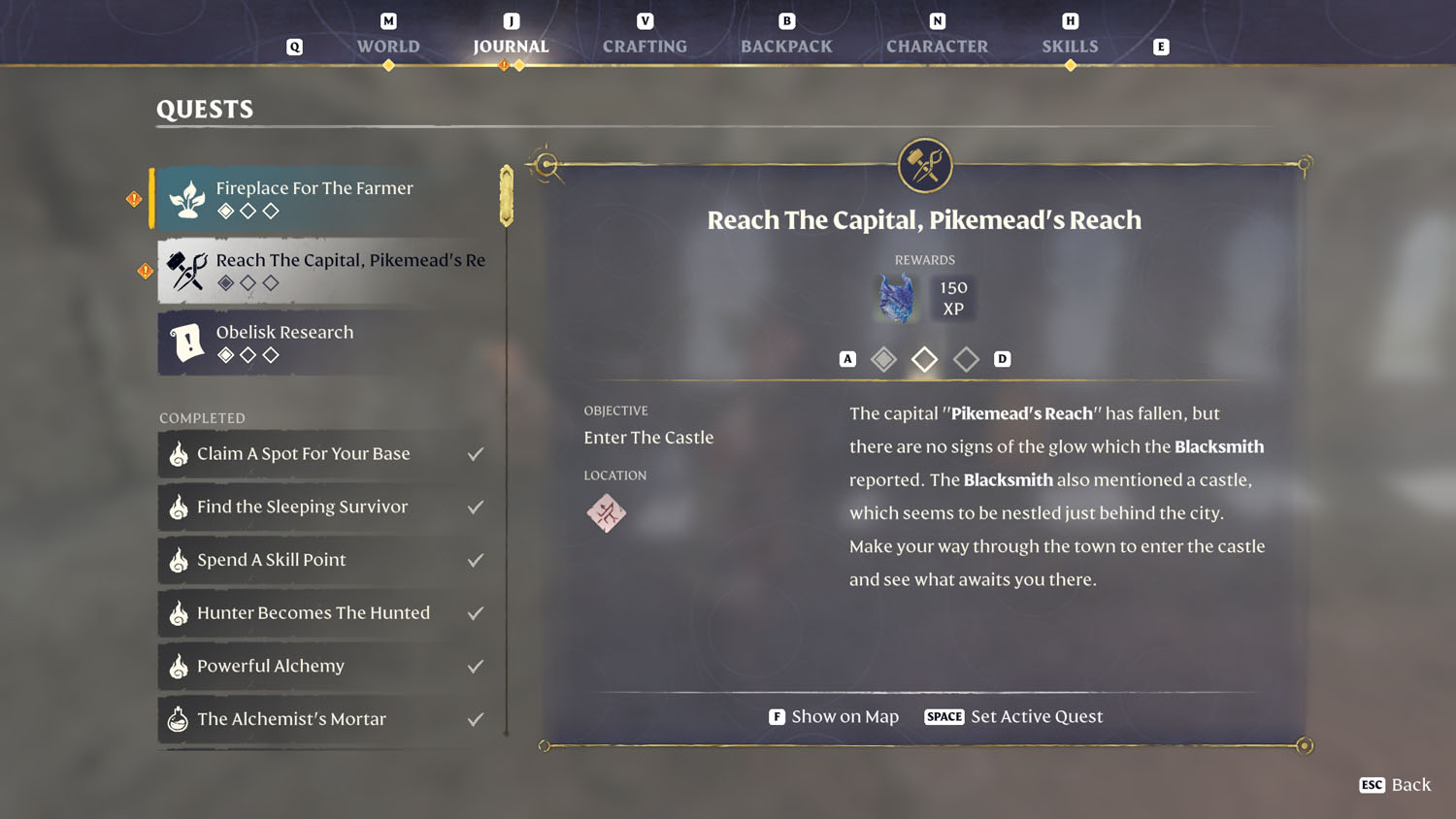The height and width of the screenshot is (819, 1456).
Task: Select the highlighted middle diamond stage marker
Action: click(924, 359)
